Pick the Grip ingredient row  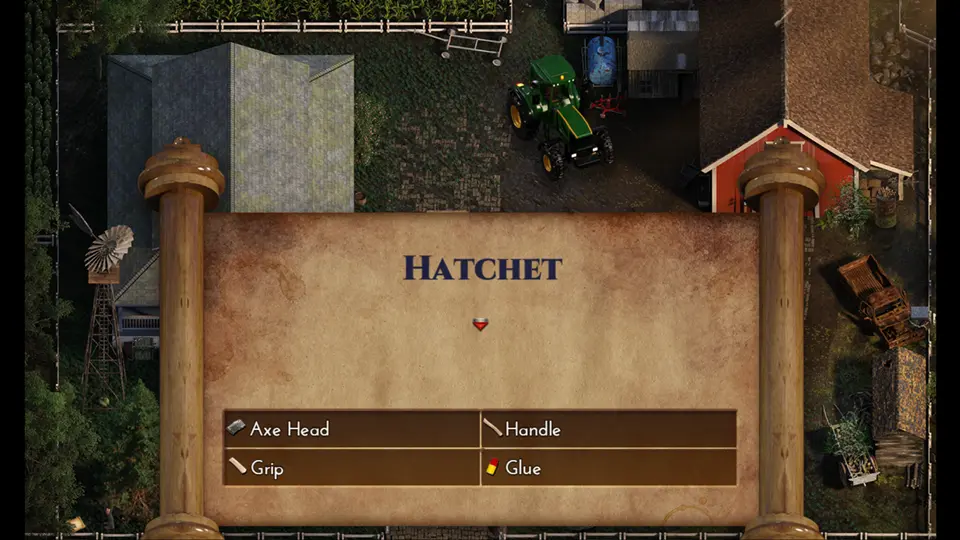351,467
